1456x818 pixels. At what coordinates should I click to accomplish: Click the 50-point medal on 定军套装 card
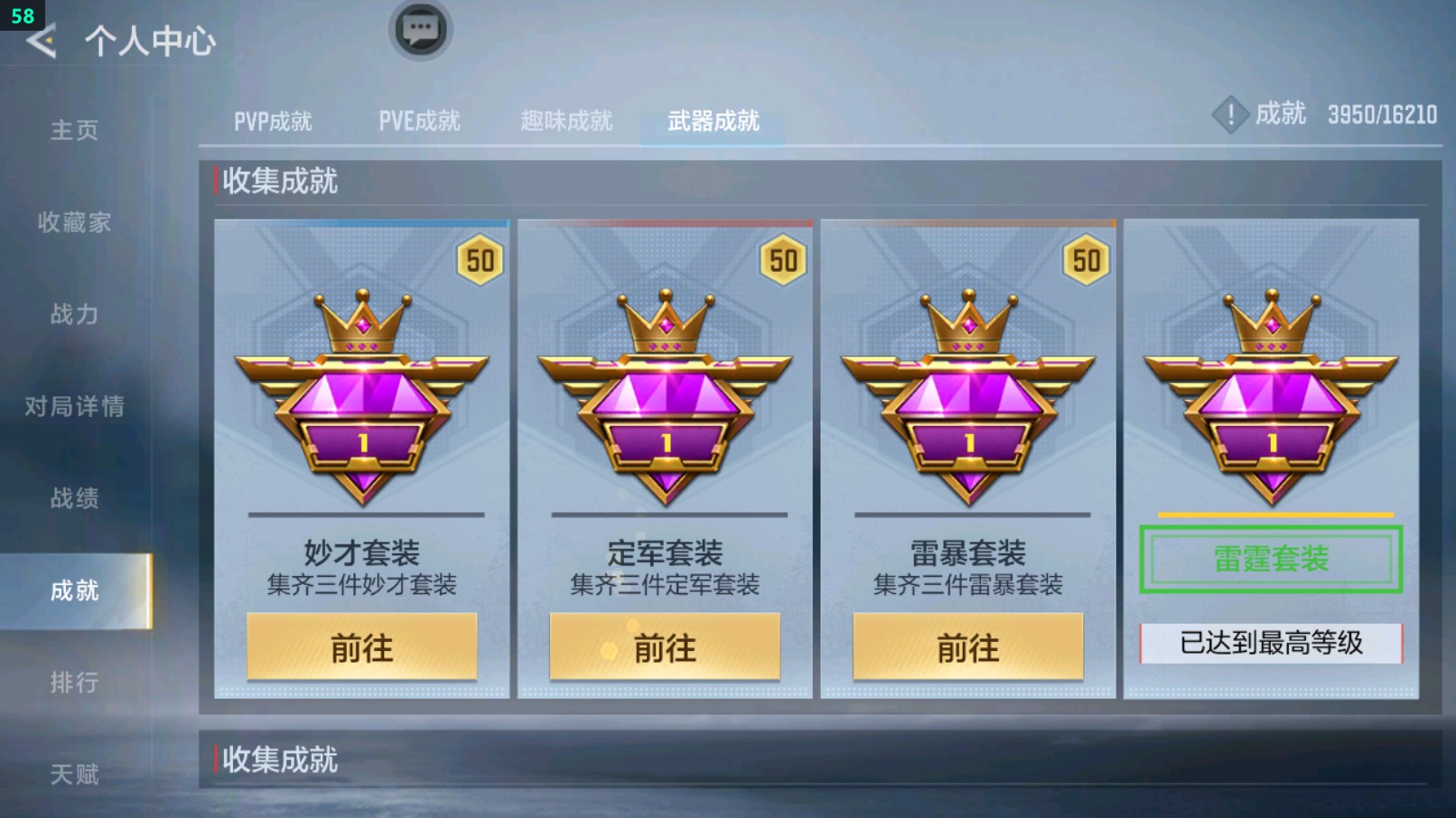[784, 261]
